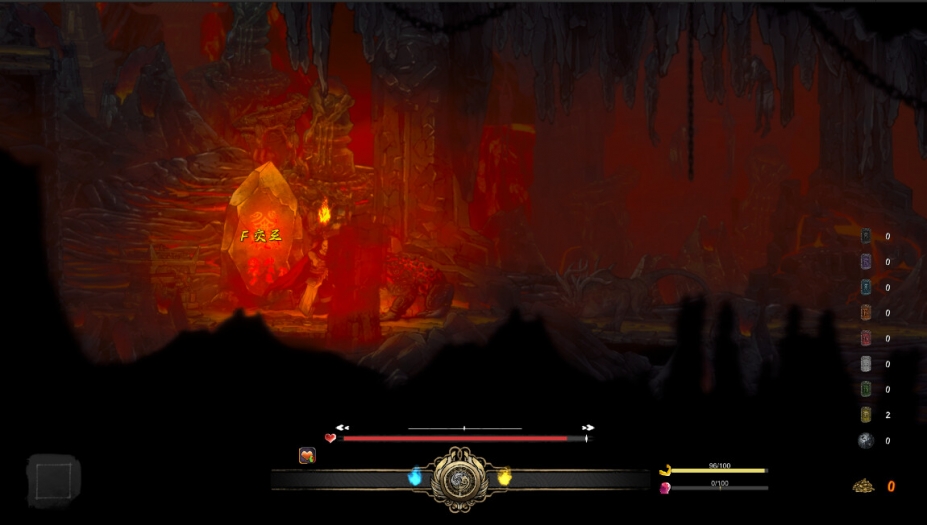
Task: Select the blue flame skill icon
Action: coord(415,477)
